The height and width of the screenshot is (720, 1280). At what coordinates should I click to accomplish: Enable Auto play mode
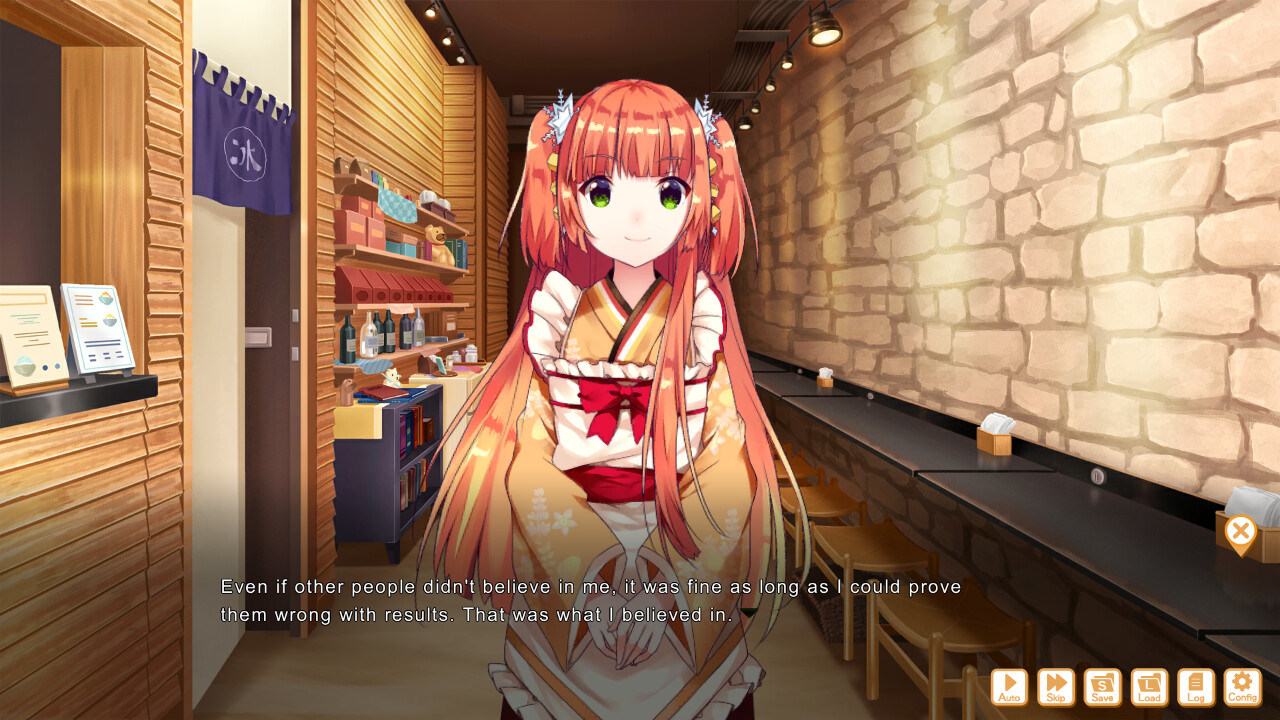[1009, 687]
